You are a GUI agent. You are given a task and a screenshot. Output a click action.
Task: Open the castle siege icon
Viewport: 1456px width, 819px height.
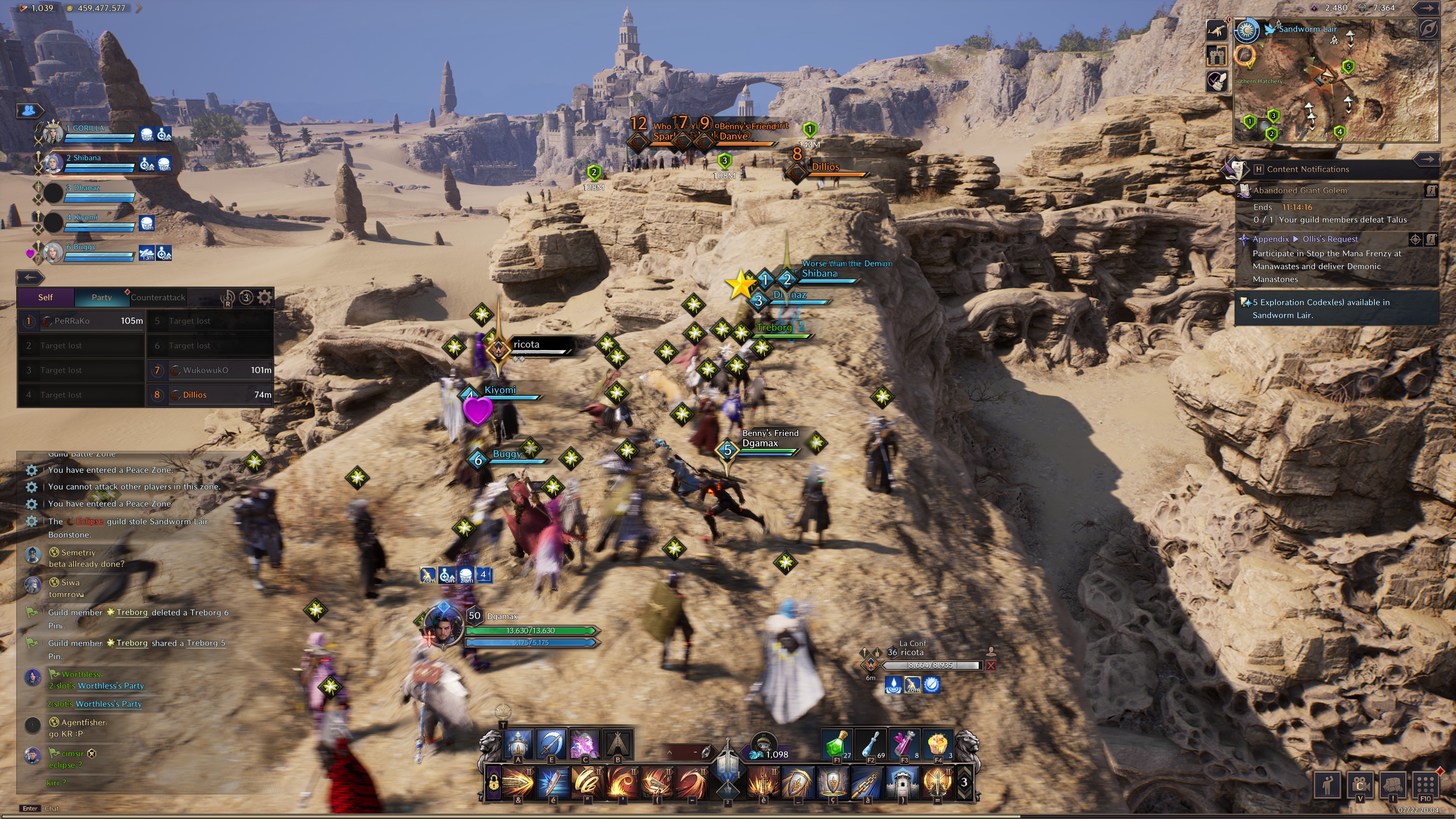tap(1216, 55)
